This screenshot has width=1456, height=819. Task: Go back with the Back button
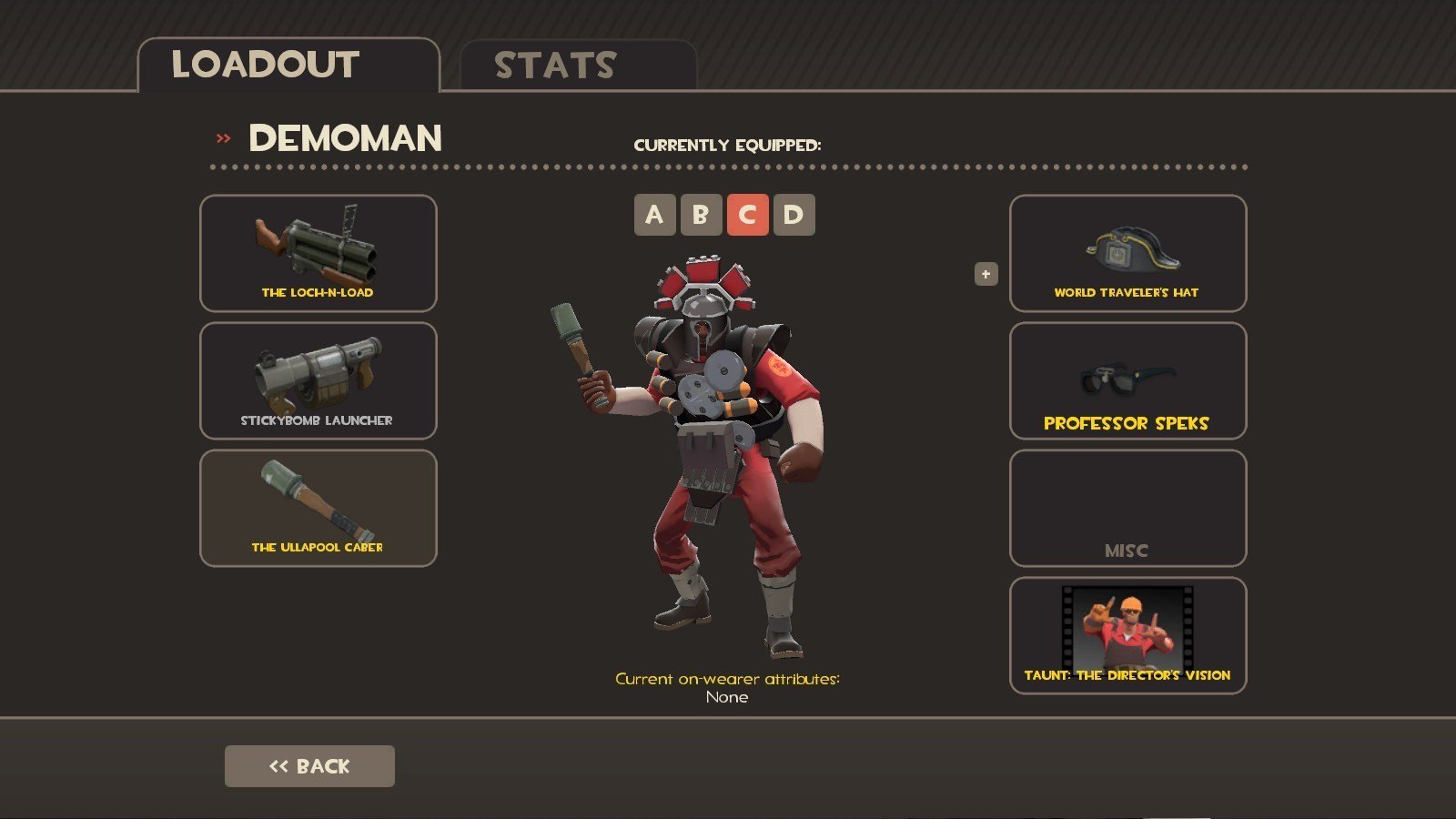(x=309, y=766)
